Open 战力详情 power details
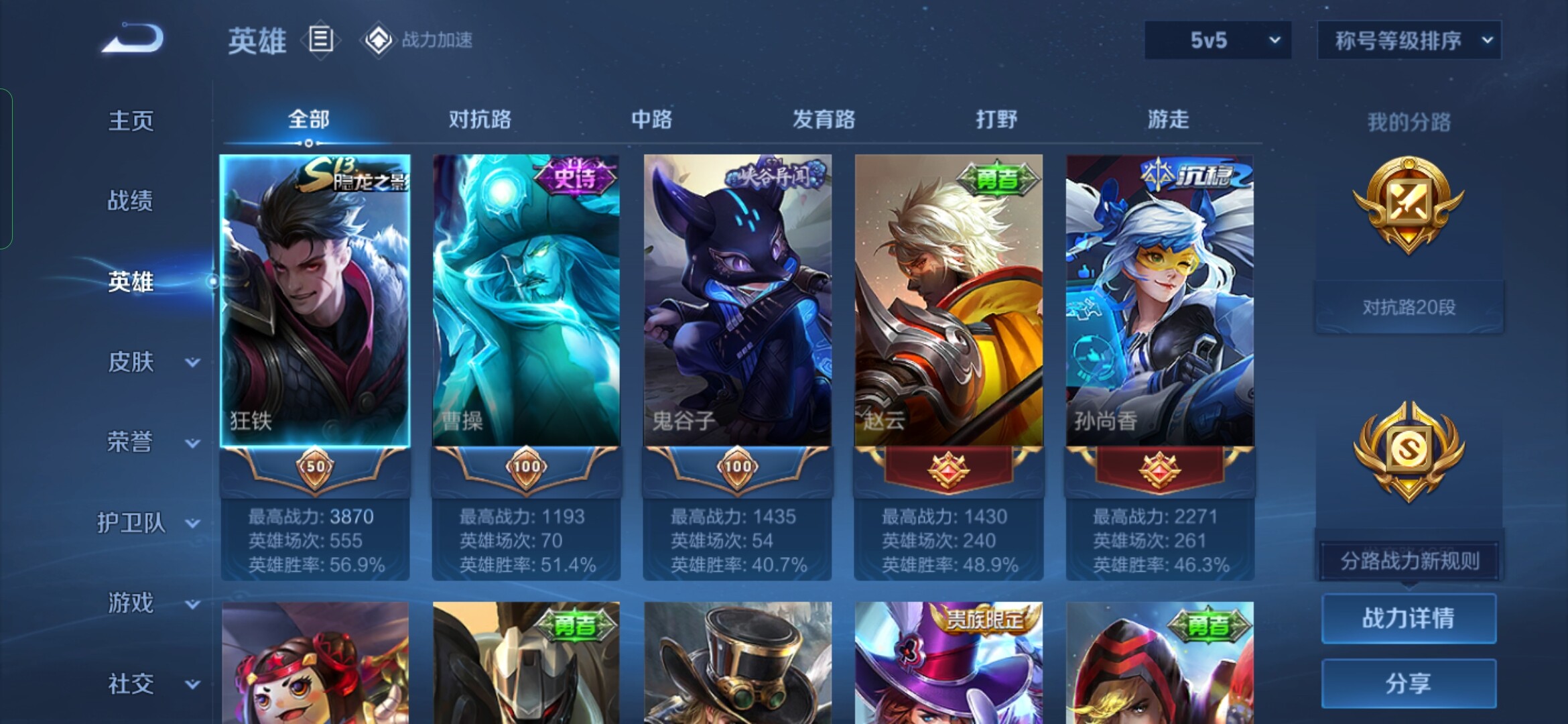 pos(1409,618)
